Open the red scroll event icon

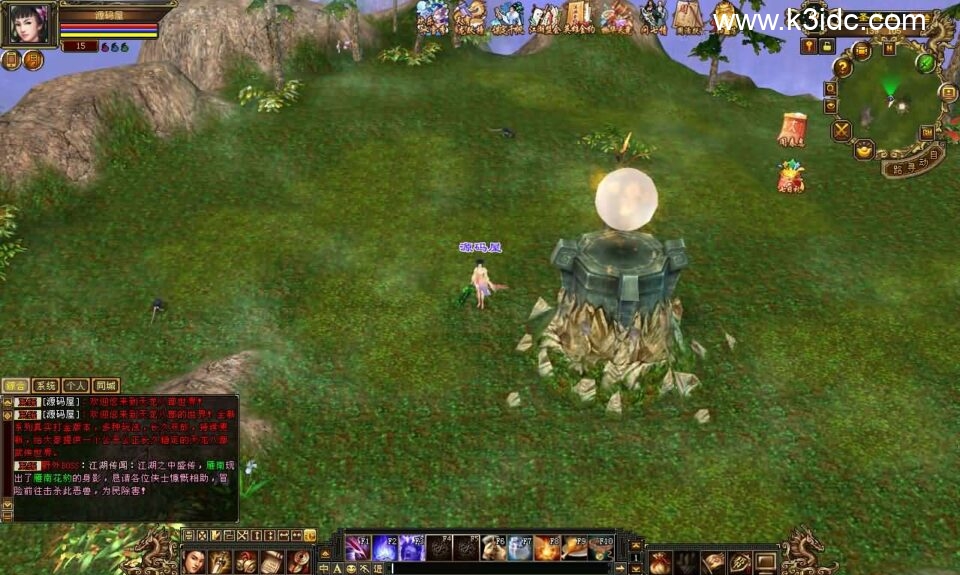(792, 129)
